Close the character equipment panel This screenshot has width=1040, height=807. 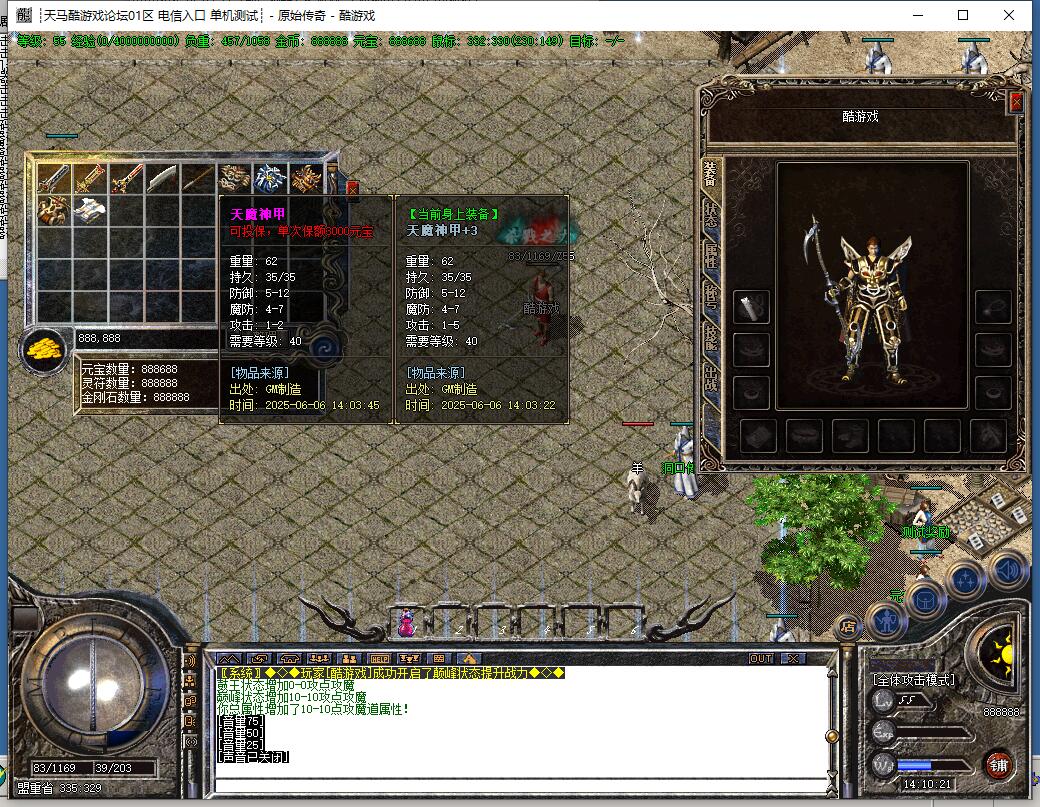pos(1016,102)
